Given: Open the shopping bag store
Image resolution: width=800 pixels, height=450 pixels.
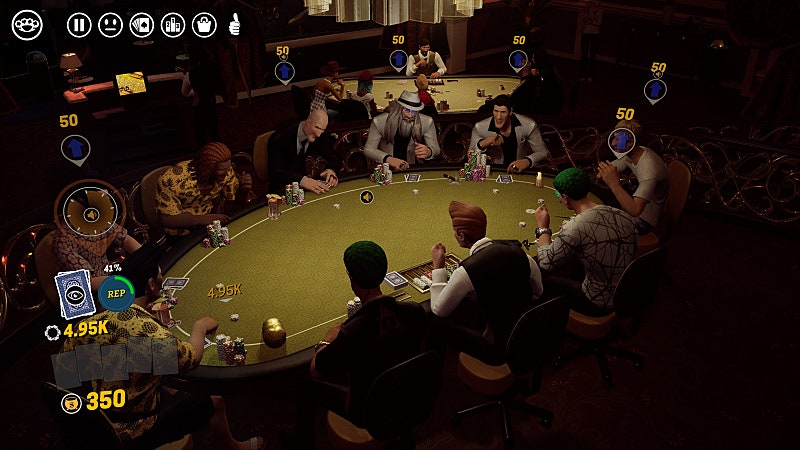Looking at the screenshot, I should [x=204, y=25].
